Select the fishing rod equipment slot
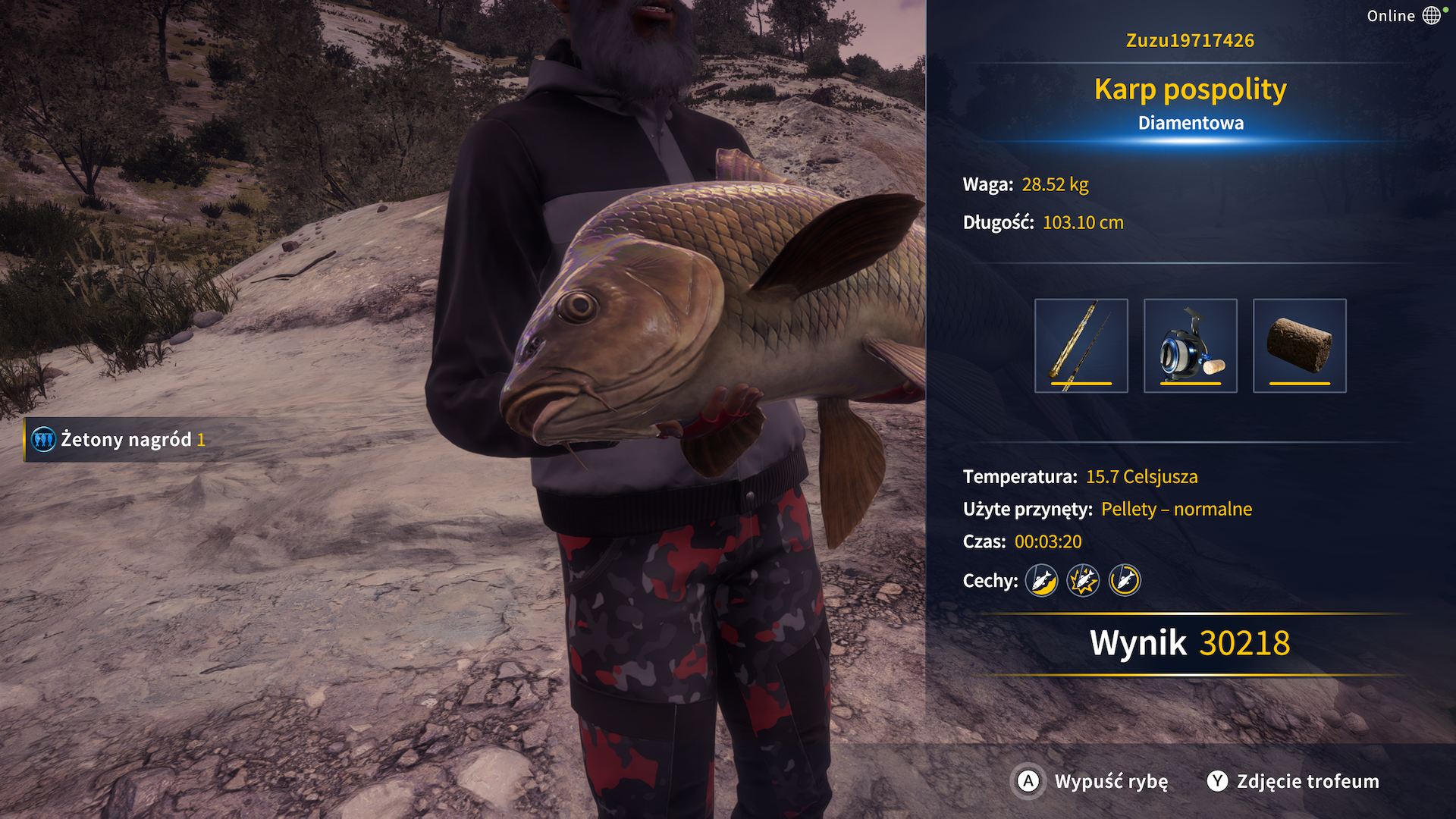 tap(1081, 346)
